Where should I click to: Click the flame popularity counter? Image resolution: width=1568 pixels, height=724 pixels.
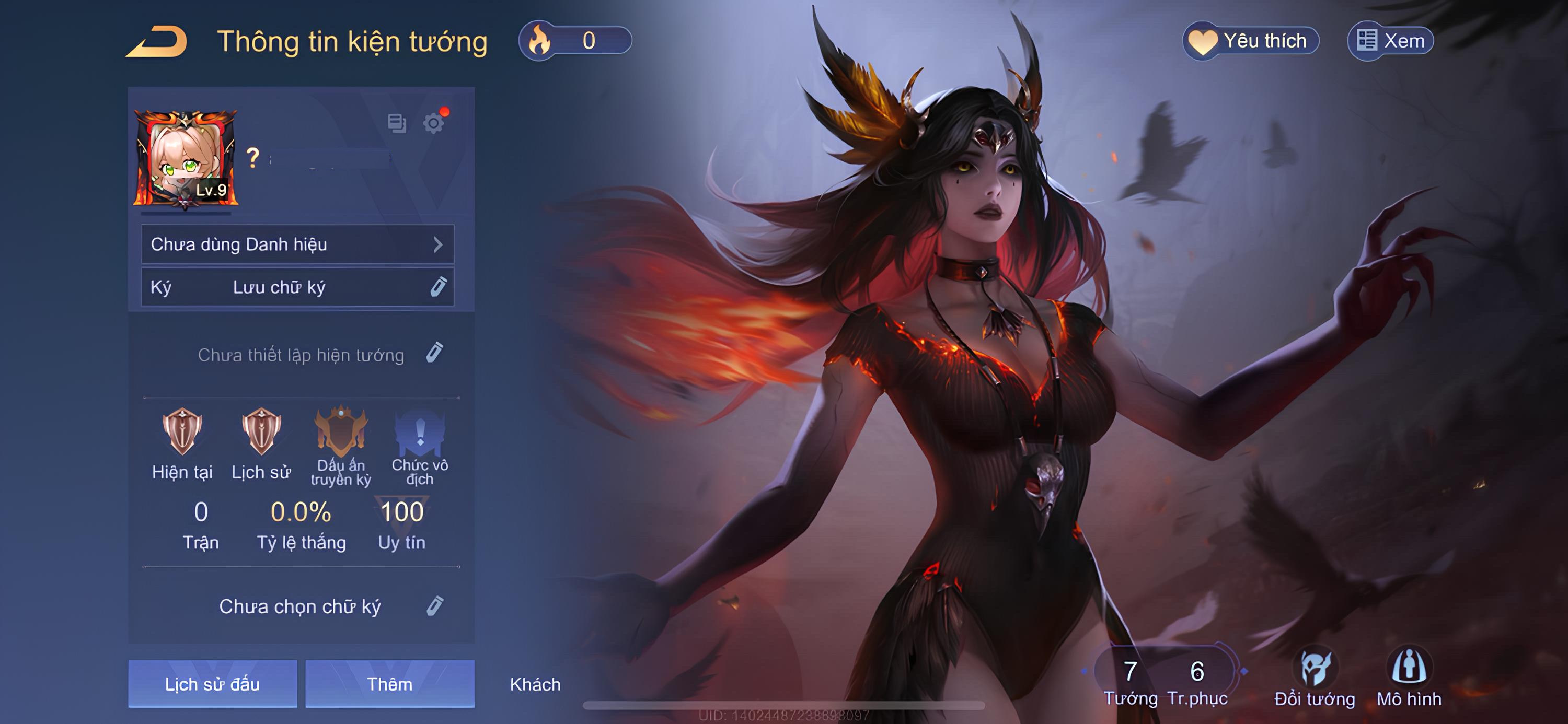pyautogui.click(x=574, y=41)
